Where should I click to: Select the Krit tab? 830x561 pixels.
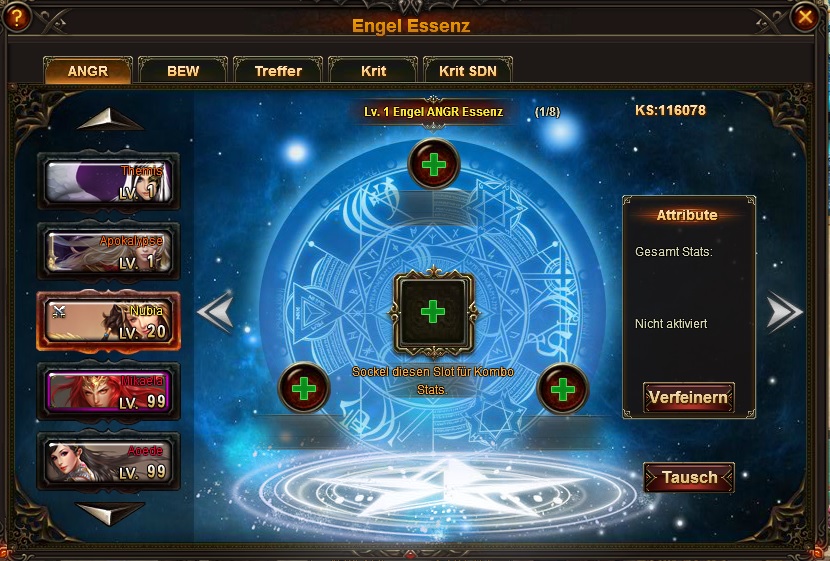coord(373,71)
